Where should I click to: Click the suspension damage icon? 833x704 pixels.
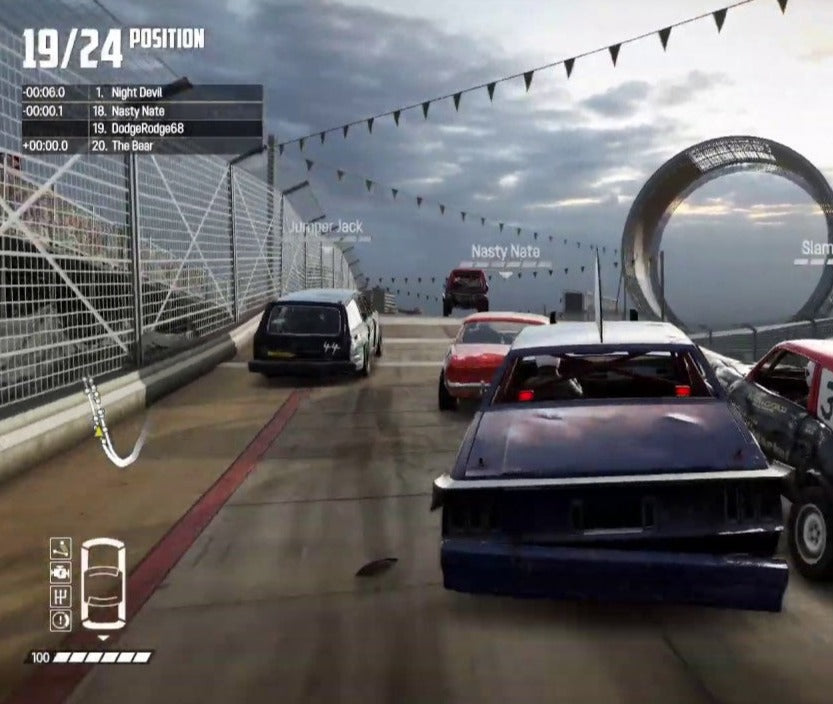click(x=61, y=548)
